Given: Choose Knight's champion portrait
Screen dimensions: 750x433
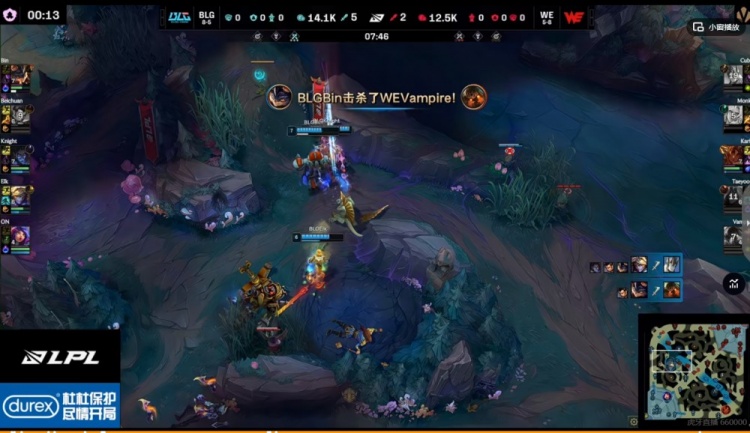Looking at the screenshot, I should 20,154.
